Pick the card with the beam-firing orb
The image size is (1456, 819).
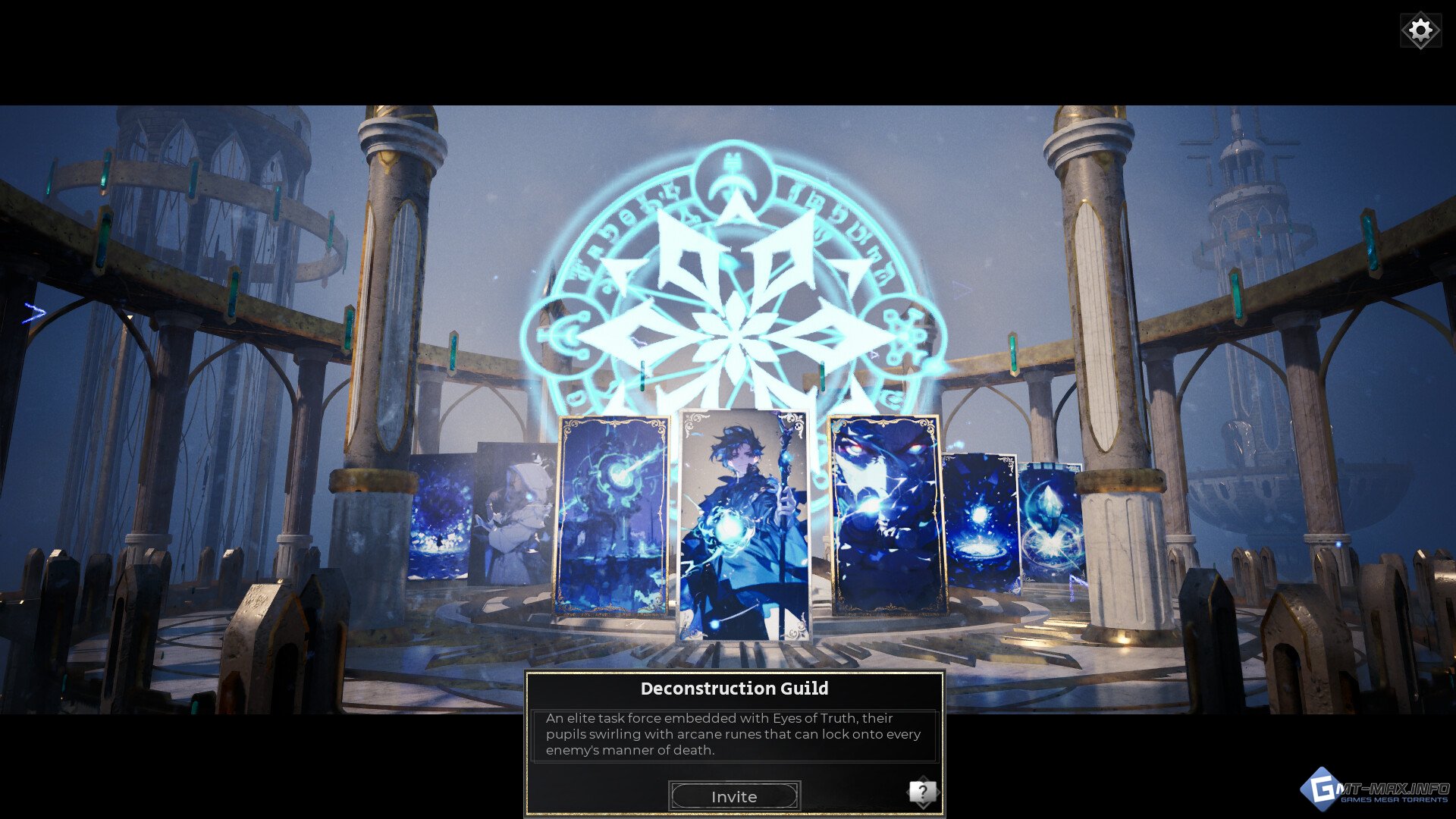[612, 516]
